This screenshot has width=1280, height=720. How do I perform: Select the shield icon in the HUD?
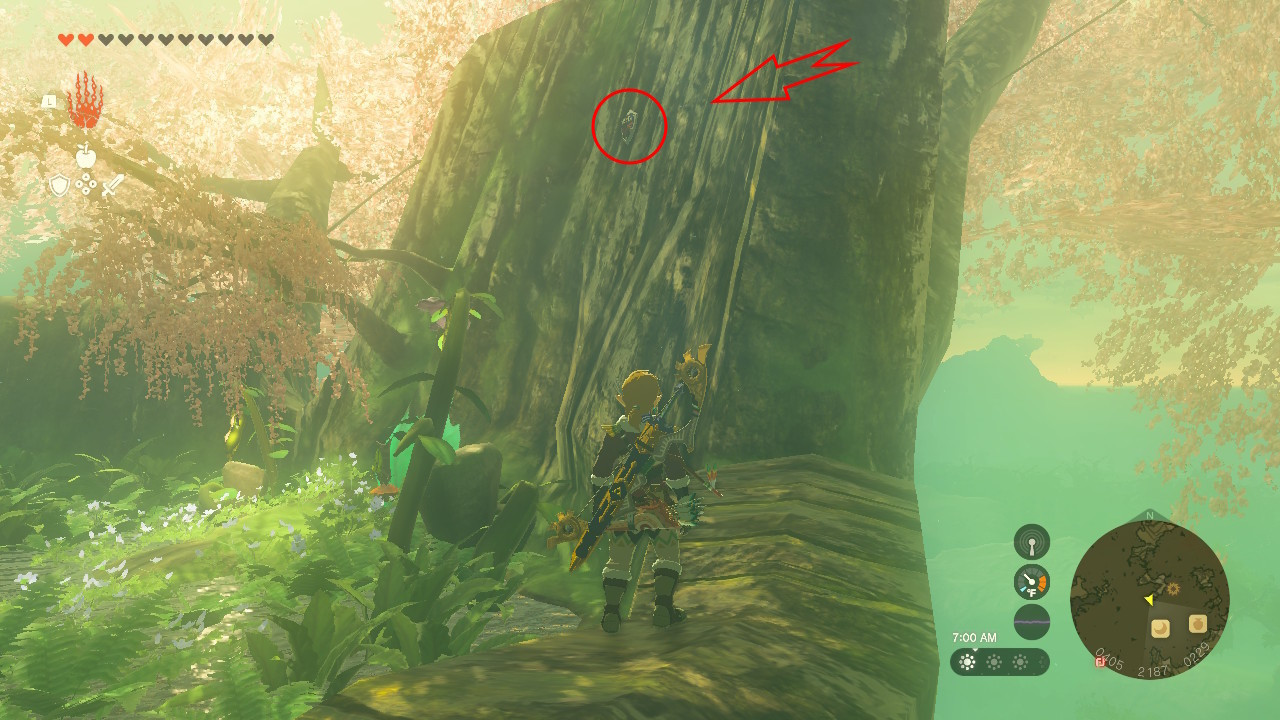(x=60, y=186)
